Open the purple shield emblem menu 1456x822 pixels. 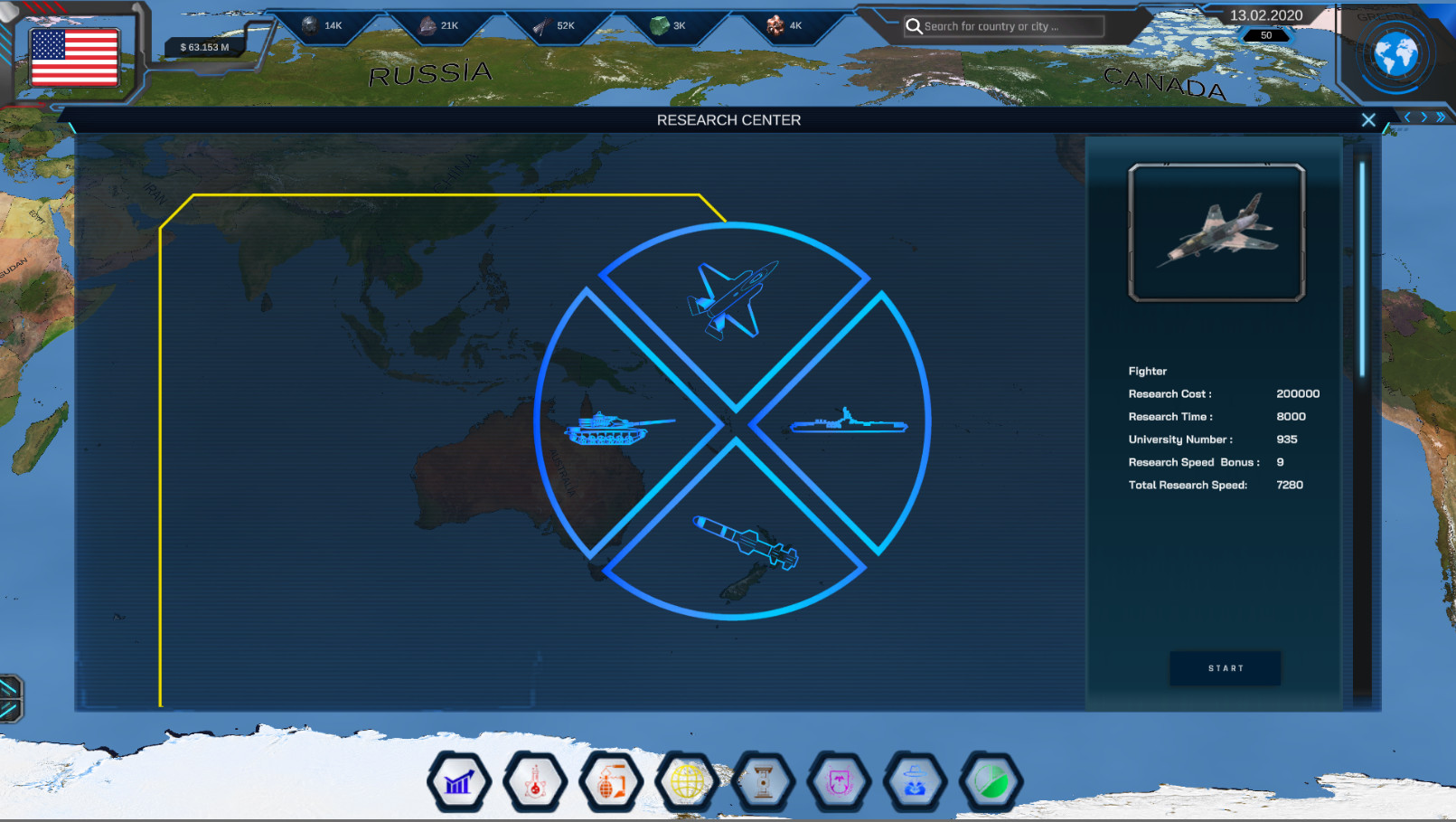point(839,781)
